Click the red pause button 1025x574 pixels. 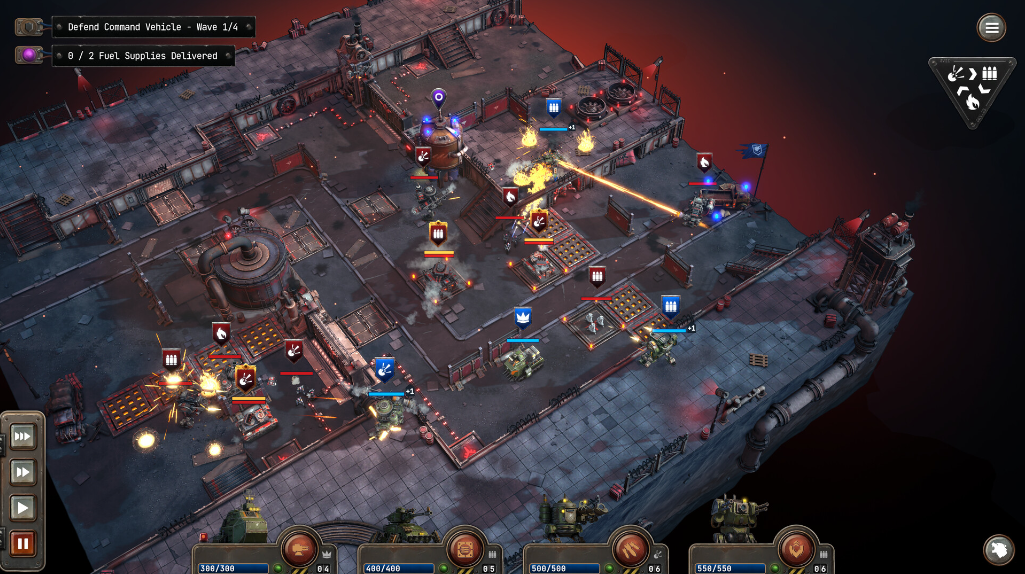click(x=22, y=544)
